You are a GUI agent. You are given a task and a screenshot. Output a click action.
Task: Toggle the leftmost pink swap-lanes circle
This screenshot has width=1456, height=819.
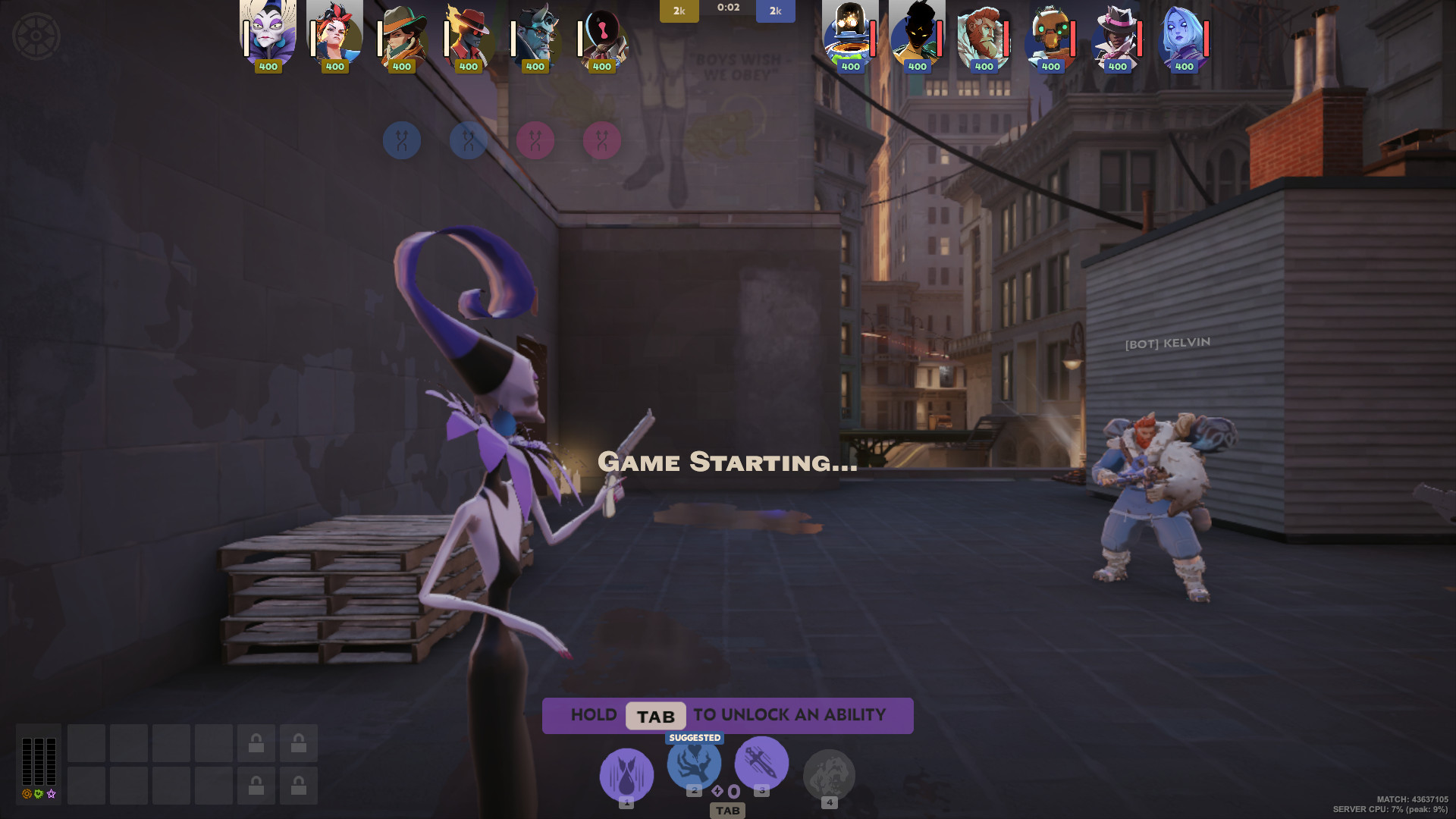[537, 140]
